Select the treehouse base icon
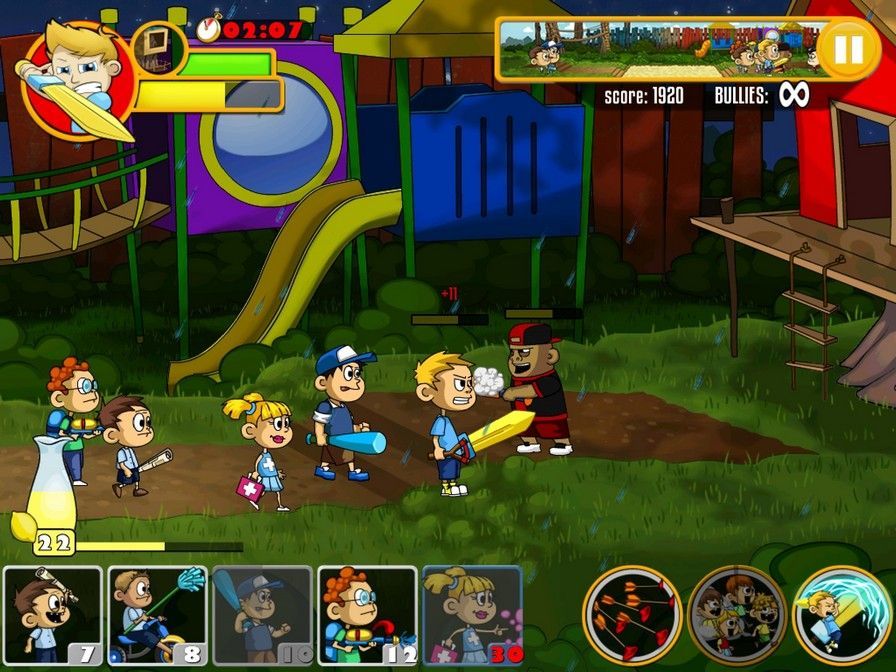This screenshot has height=672, width=896. (158, 48)
